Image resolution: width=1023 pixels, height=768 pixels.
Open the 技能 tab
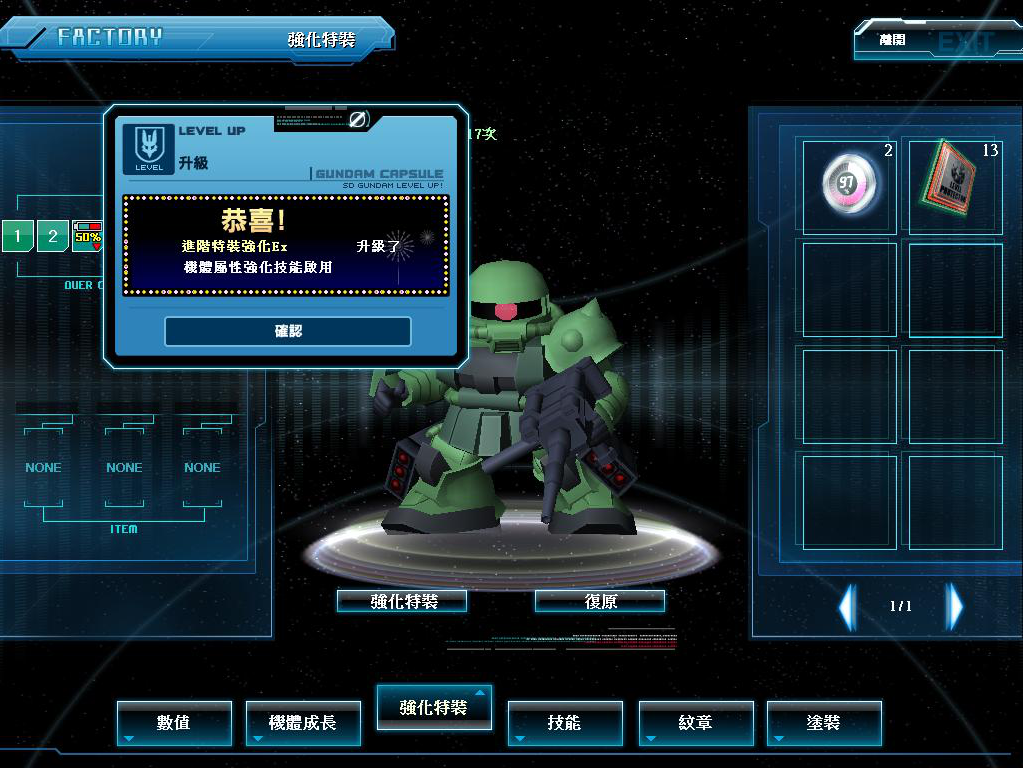[565, 722]
